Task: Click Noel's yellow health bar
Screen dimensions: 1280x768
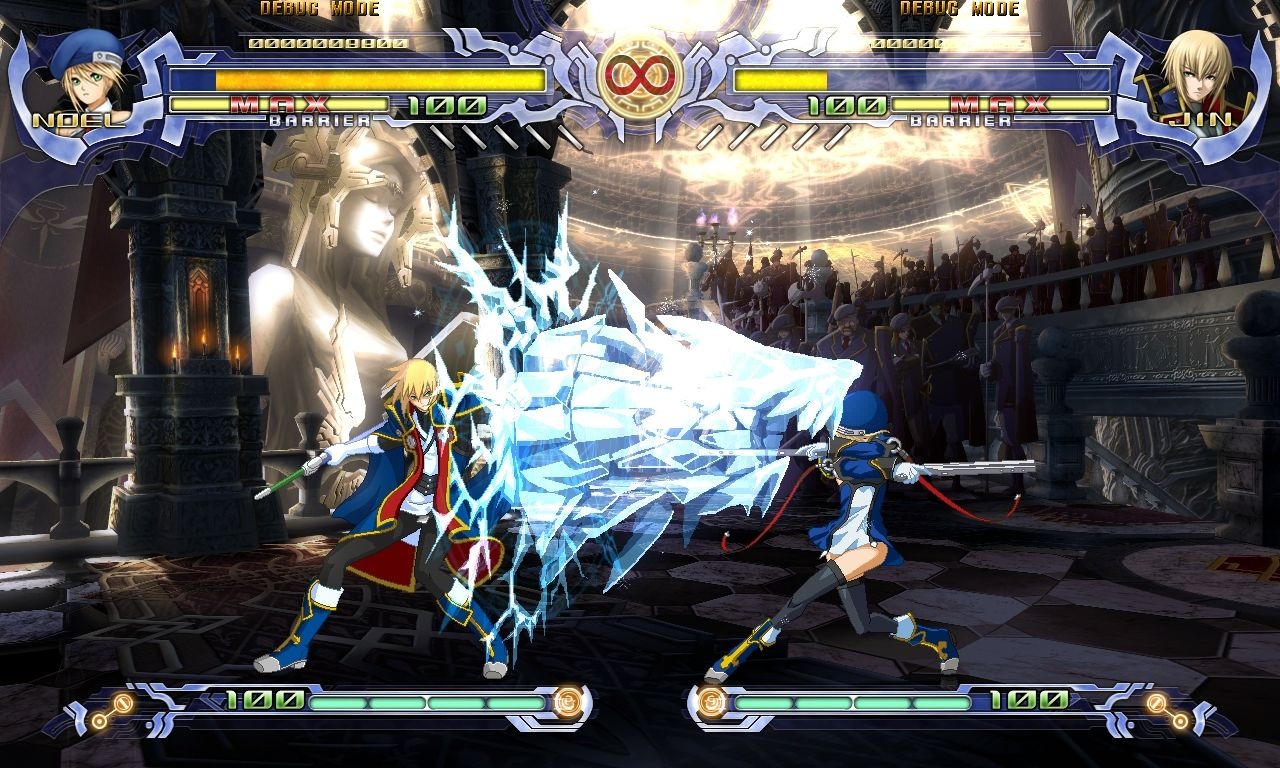Action: [x=360, y=82]
